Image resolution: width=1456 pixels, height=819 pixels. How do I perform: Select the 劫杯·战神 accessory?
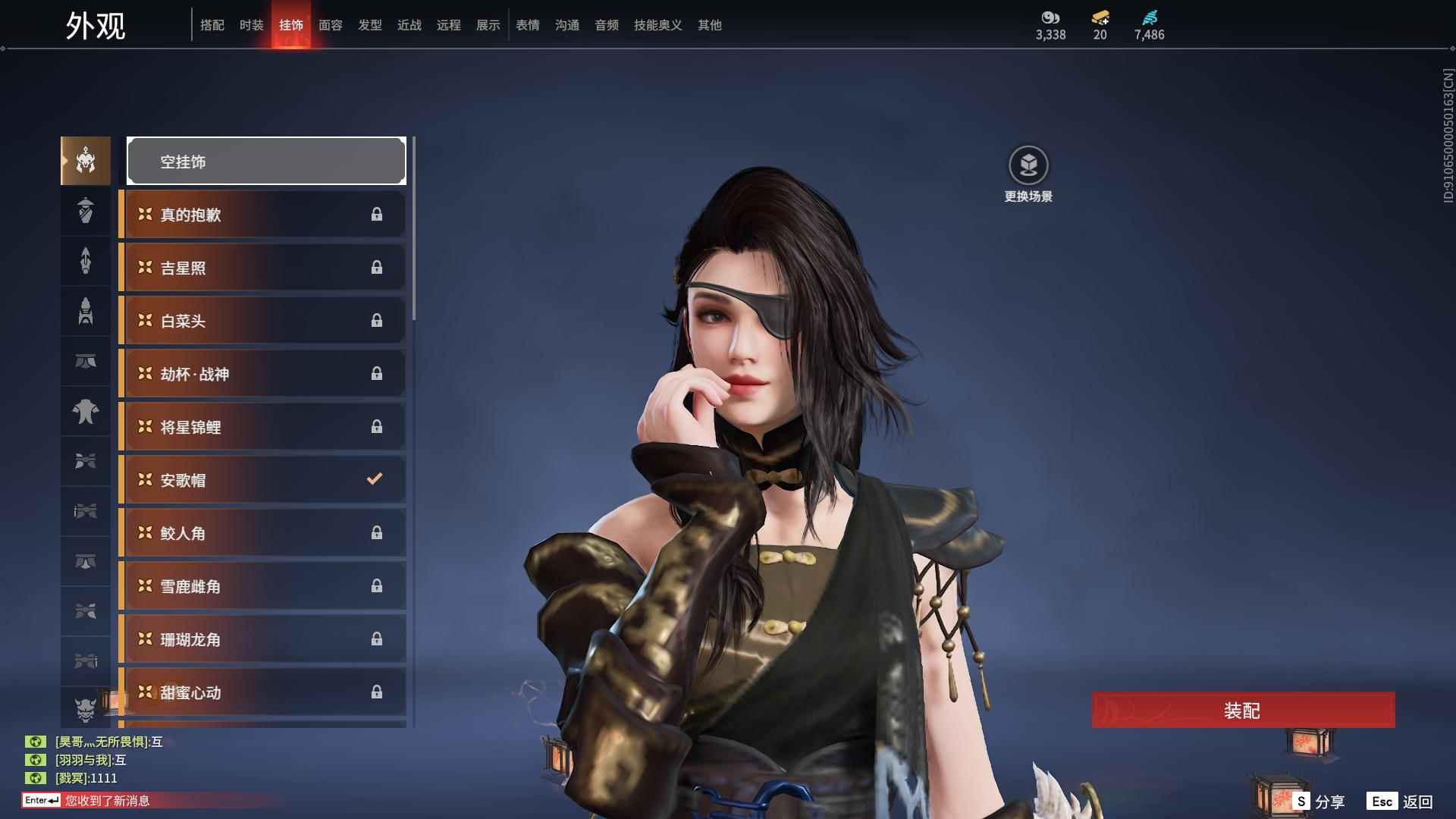[x=263, y=374]
